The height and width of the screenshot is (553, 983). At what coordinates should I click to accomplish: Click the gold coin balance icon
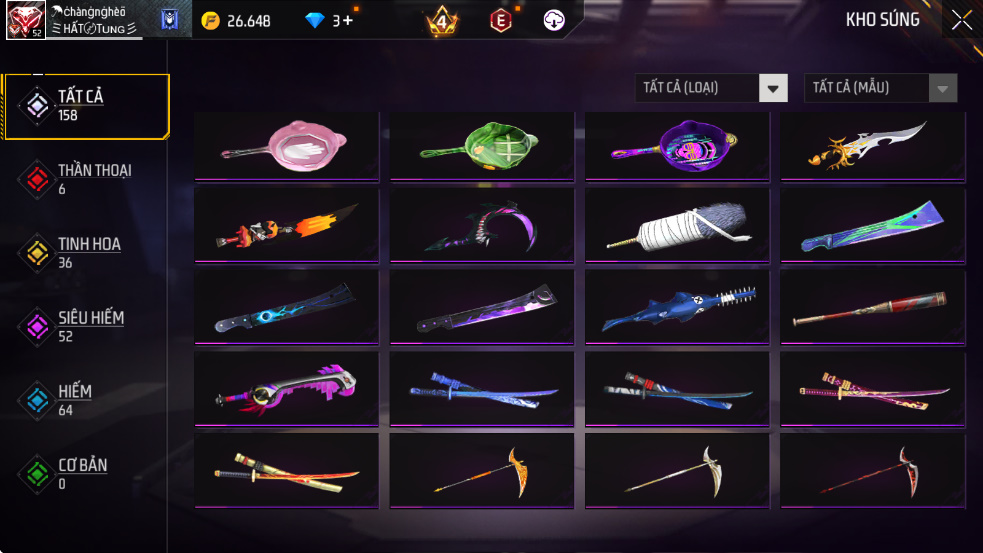[210, 20]
